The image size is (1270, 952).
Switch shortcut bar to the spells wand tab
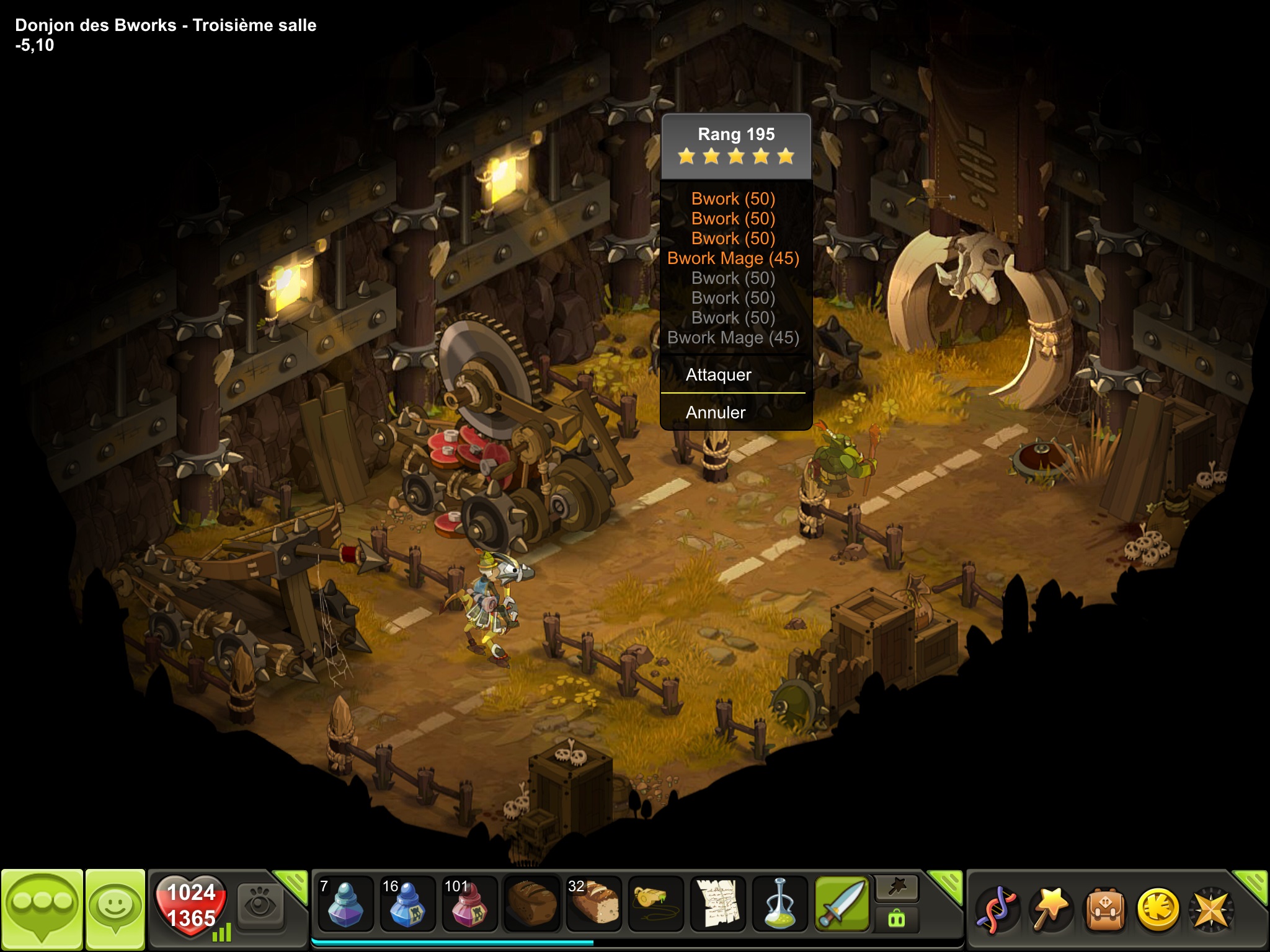coord(897,889)
